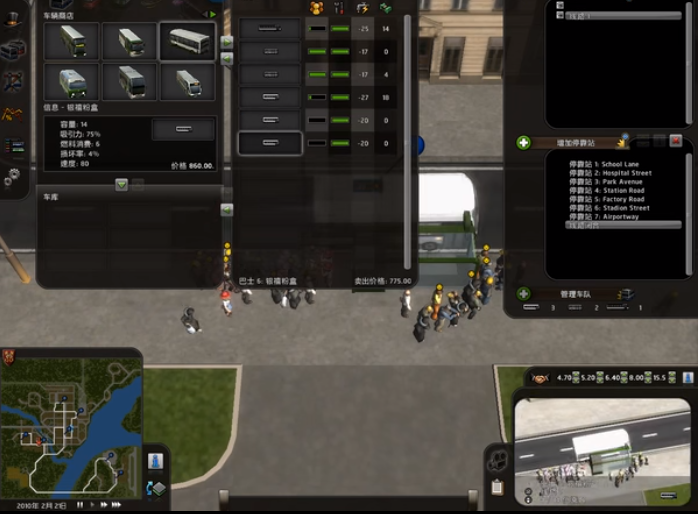Expand the green down-arrow under bus info
The height and width of the screenshot is (514, 698).
click(121, 184)
